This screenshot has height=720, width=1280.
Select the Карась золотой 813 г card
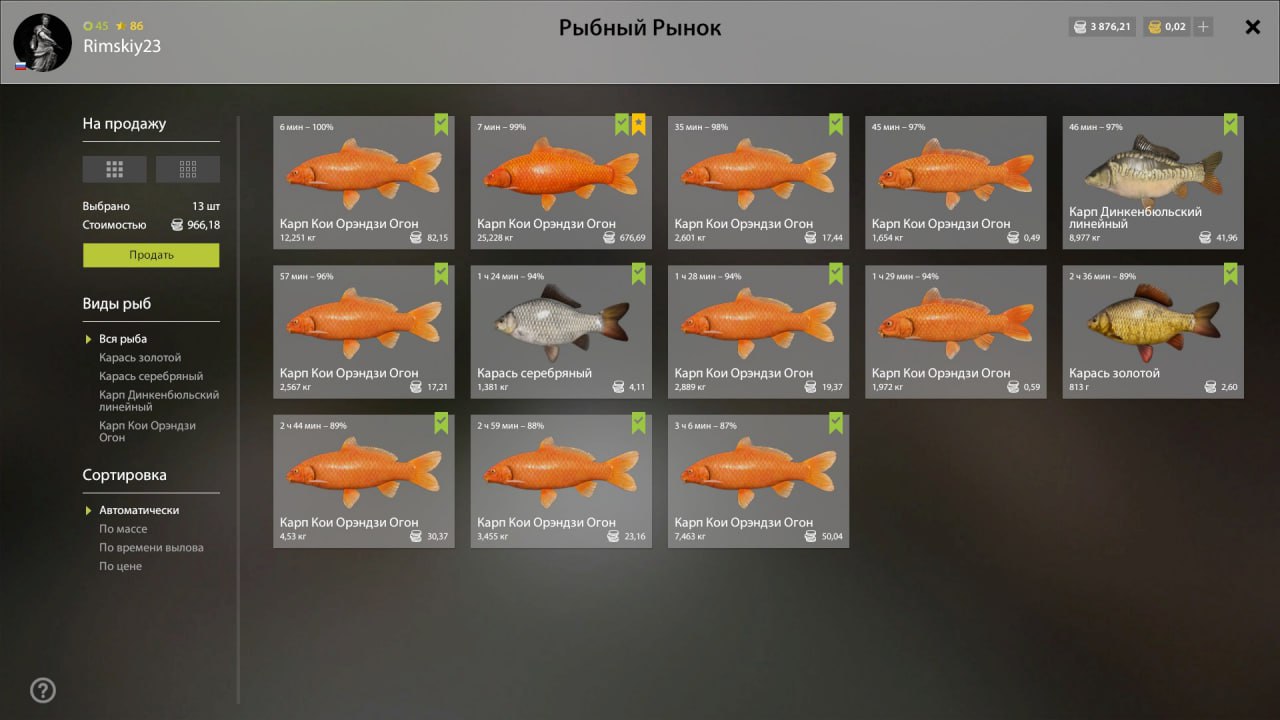tap(1153, 331)
